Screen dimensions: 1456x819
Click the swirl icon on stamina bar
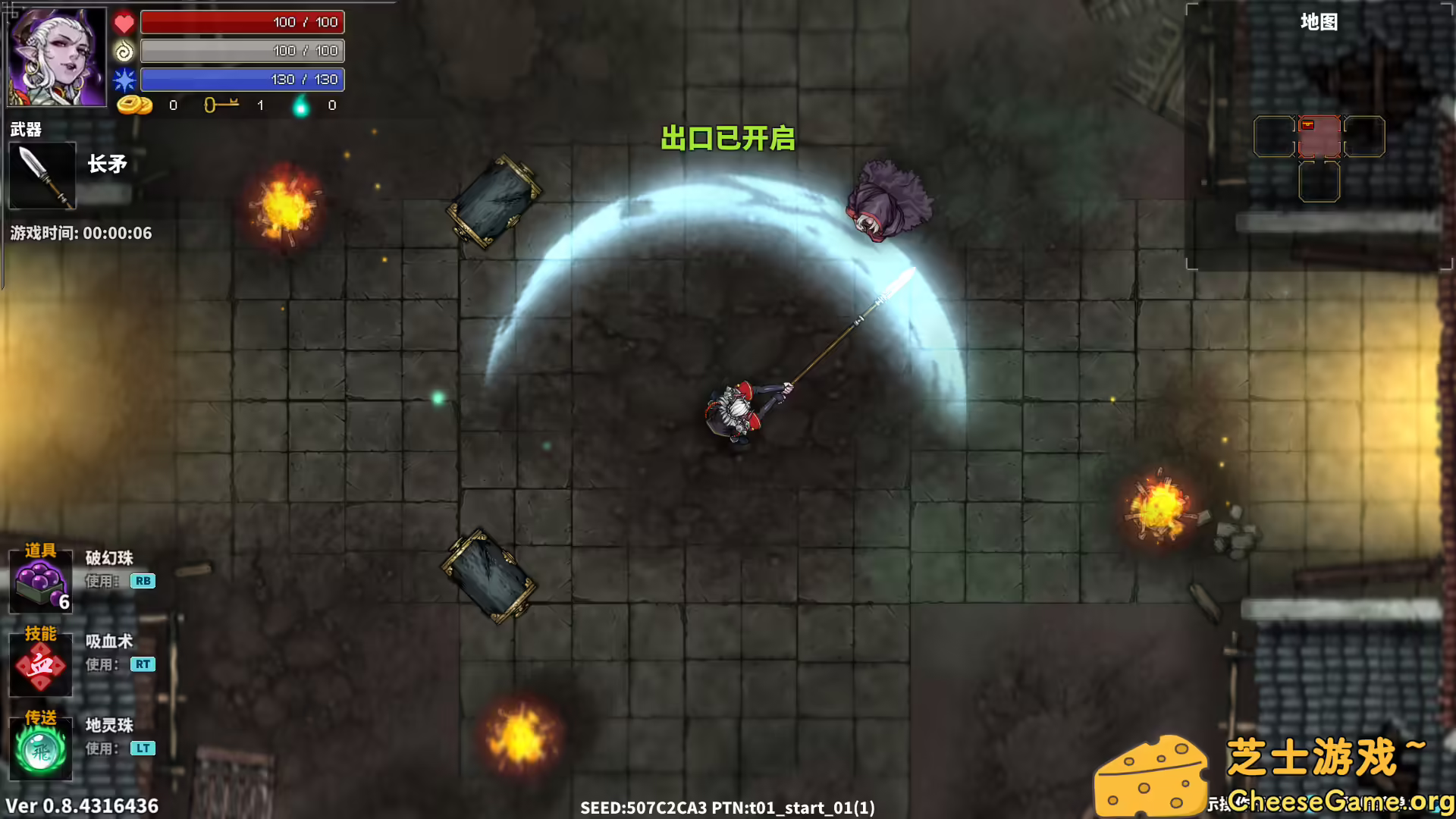pyautogui.click(x=125, y=51)
